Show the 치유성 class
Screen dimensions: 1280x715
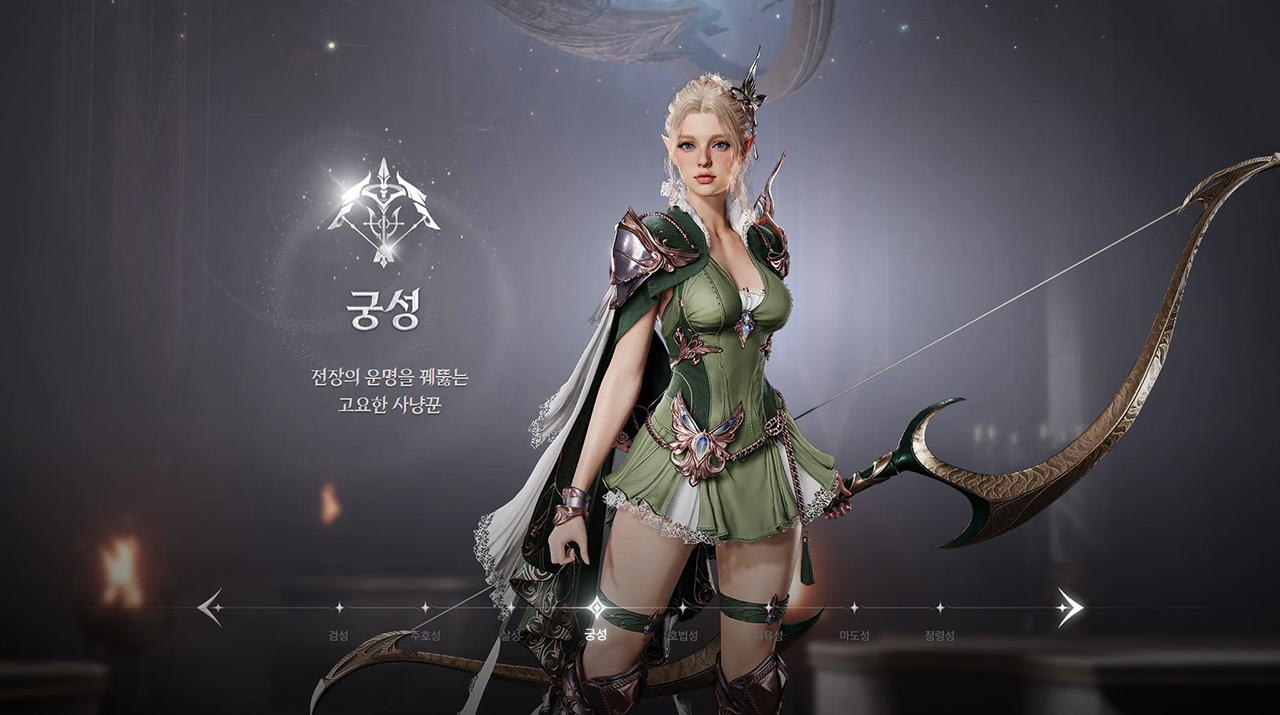tap(768, 608)
